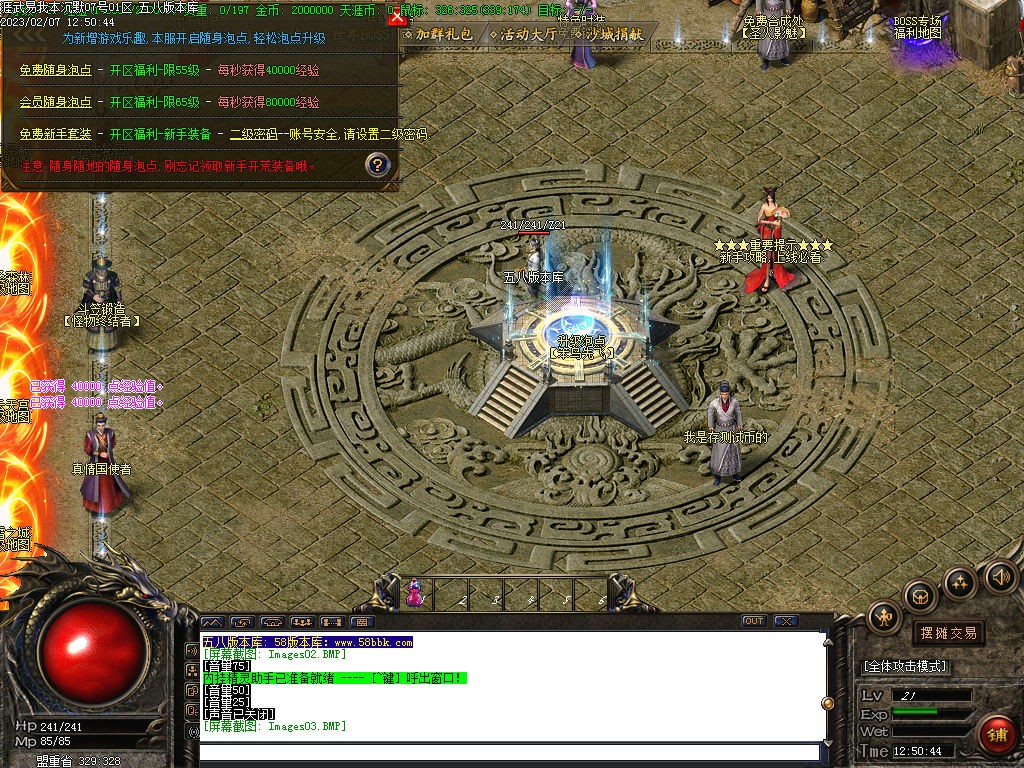Close the newcomer bonus panel with the red X
The height and width of the screenshot is (768, 1024).
pyautogui.click(x=397, y=17)
